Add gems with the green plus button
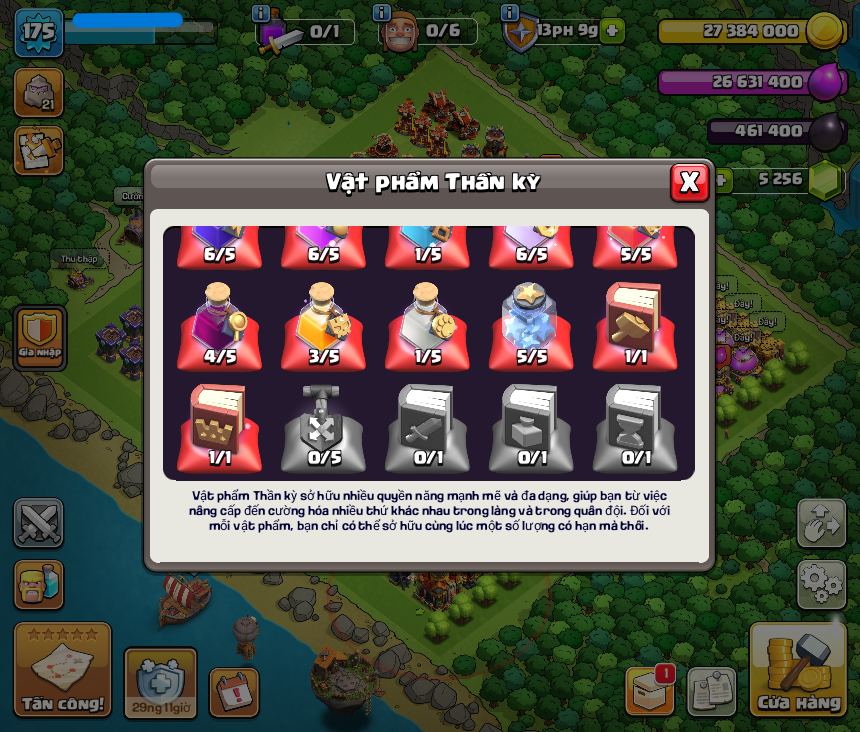860x732 pixels. [719, 180]
